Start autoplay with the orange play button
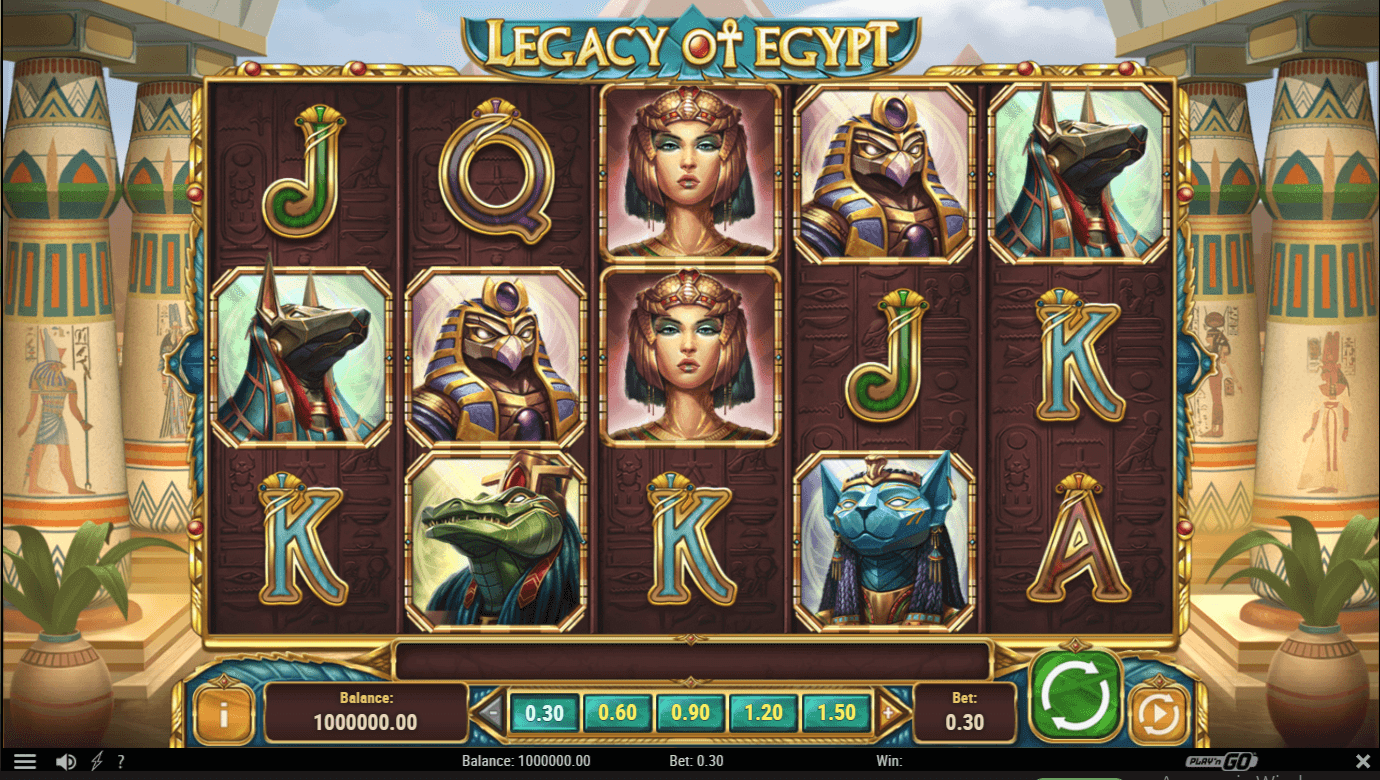Viewport: 1380px width, 780px height. pos(1159,715)
